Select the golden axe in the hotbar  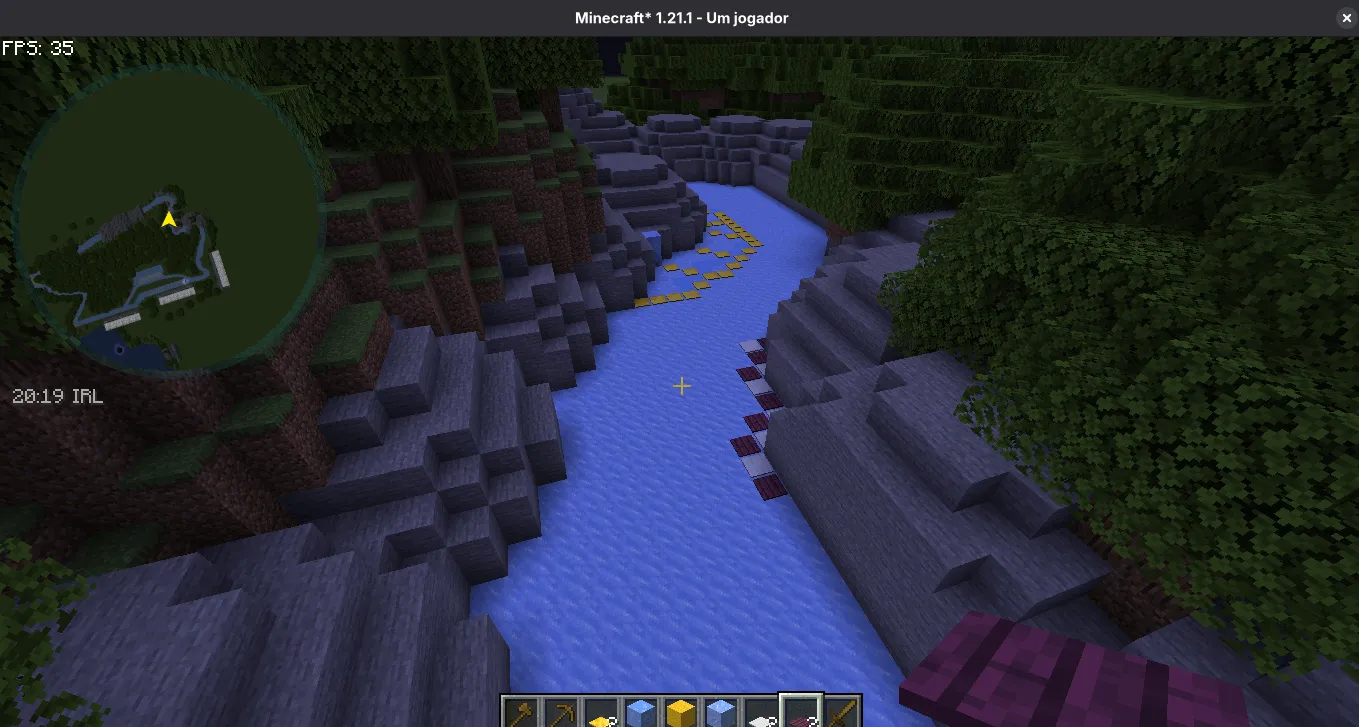tap(523, 712)
